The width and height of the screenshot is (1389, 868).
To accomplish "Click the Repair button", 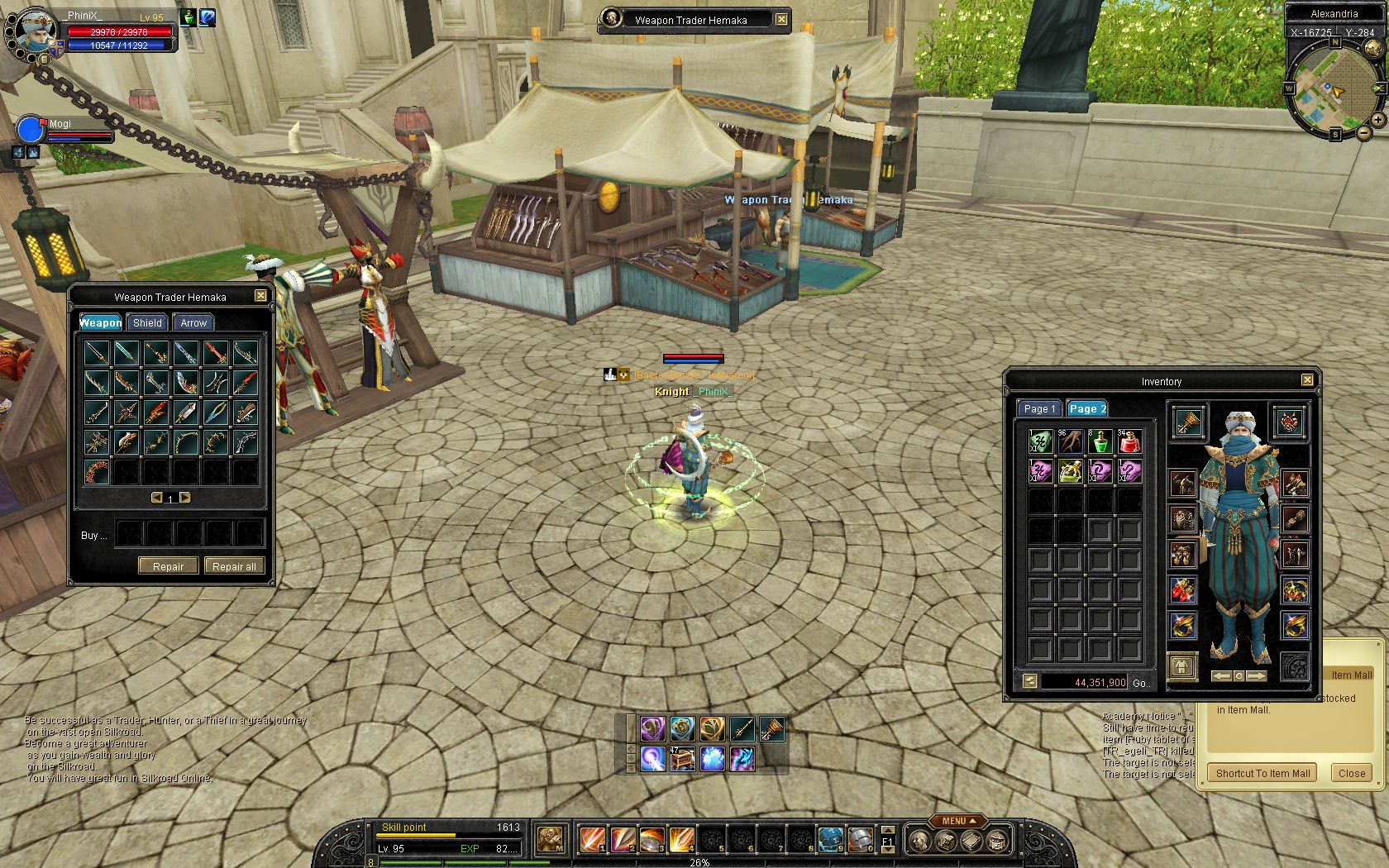I will (x=168, y=566).
